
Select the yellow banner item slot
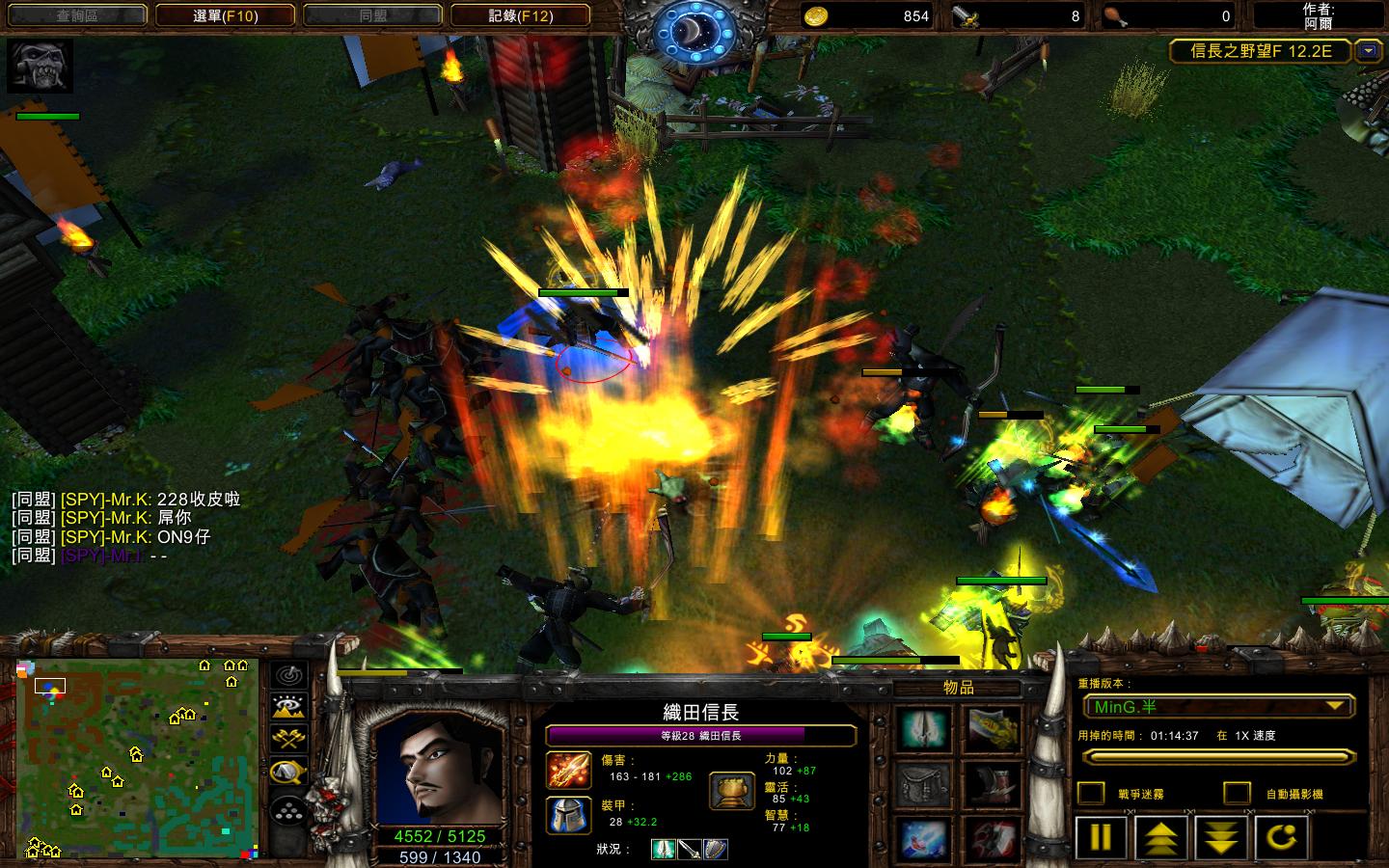pos(993,729)
